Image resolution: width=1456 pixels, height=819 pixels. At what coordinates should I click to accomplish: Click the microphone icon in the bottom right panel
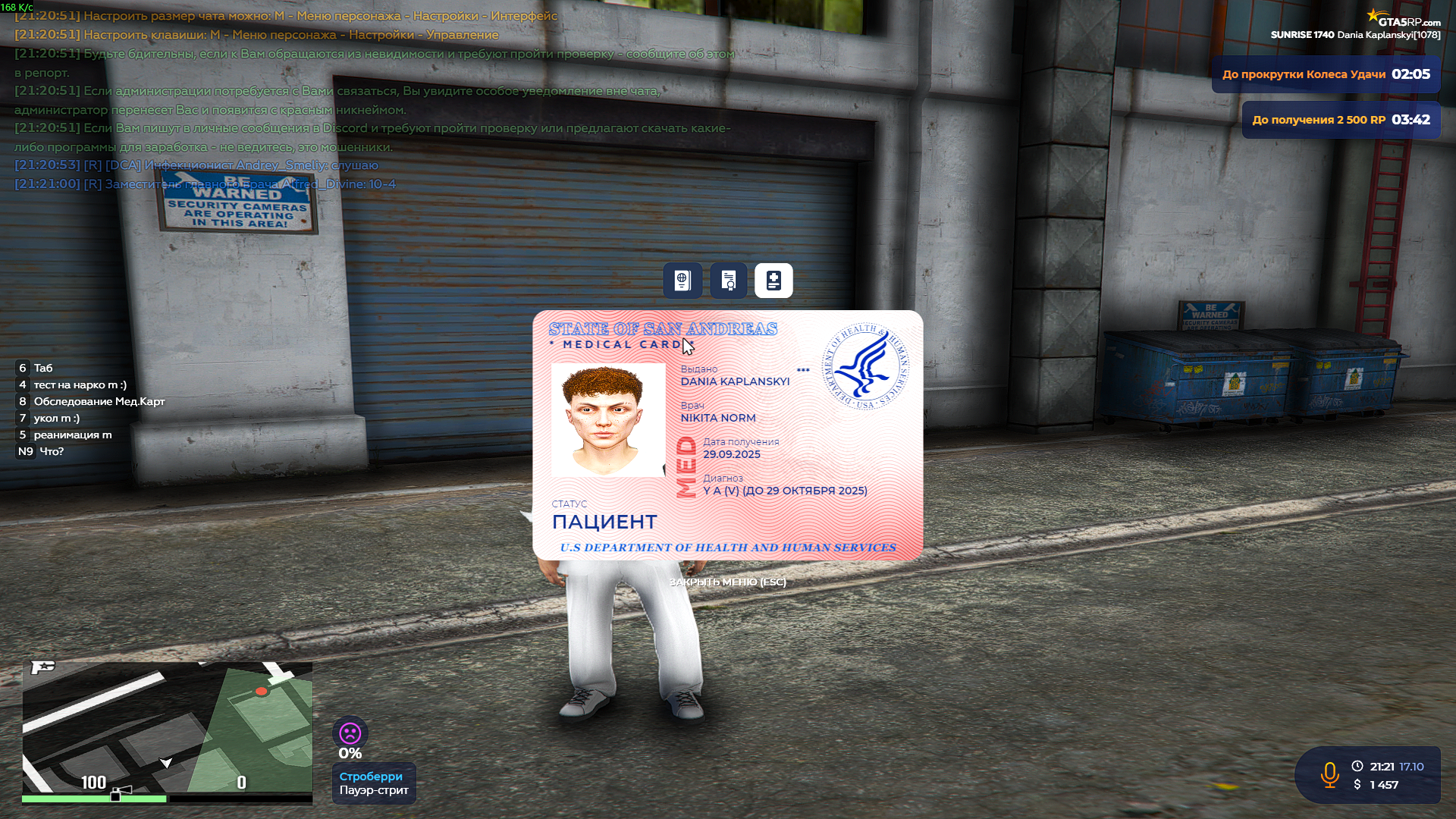click(1331, 774)
